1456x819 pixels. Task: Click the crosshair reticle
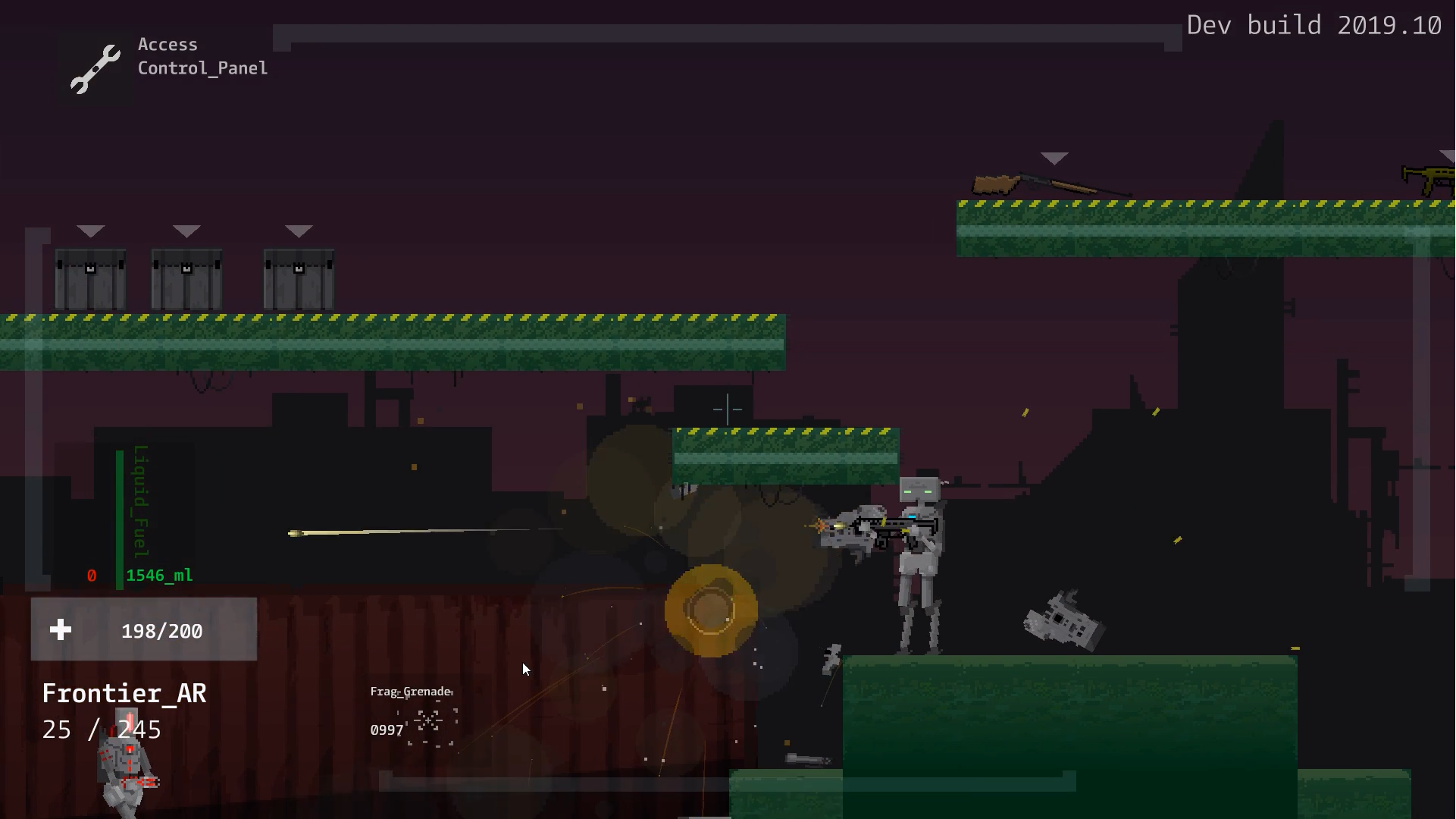[x=727, y=409]
